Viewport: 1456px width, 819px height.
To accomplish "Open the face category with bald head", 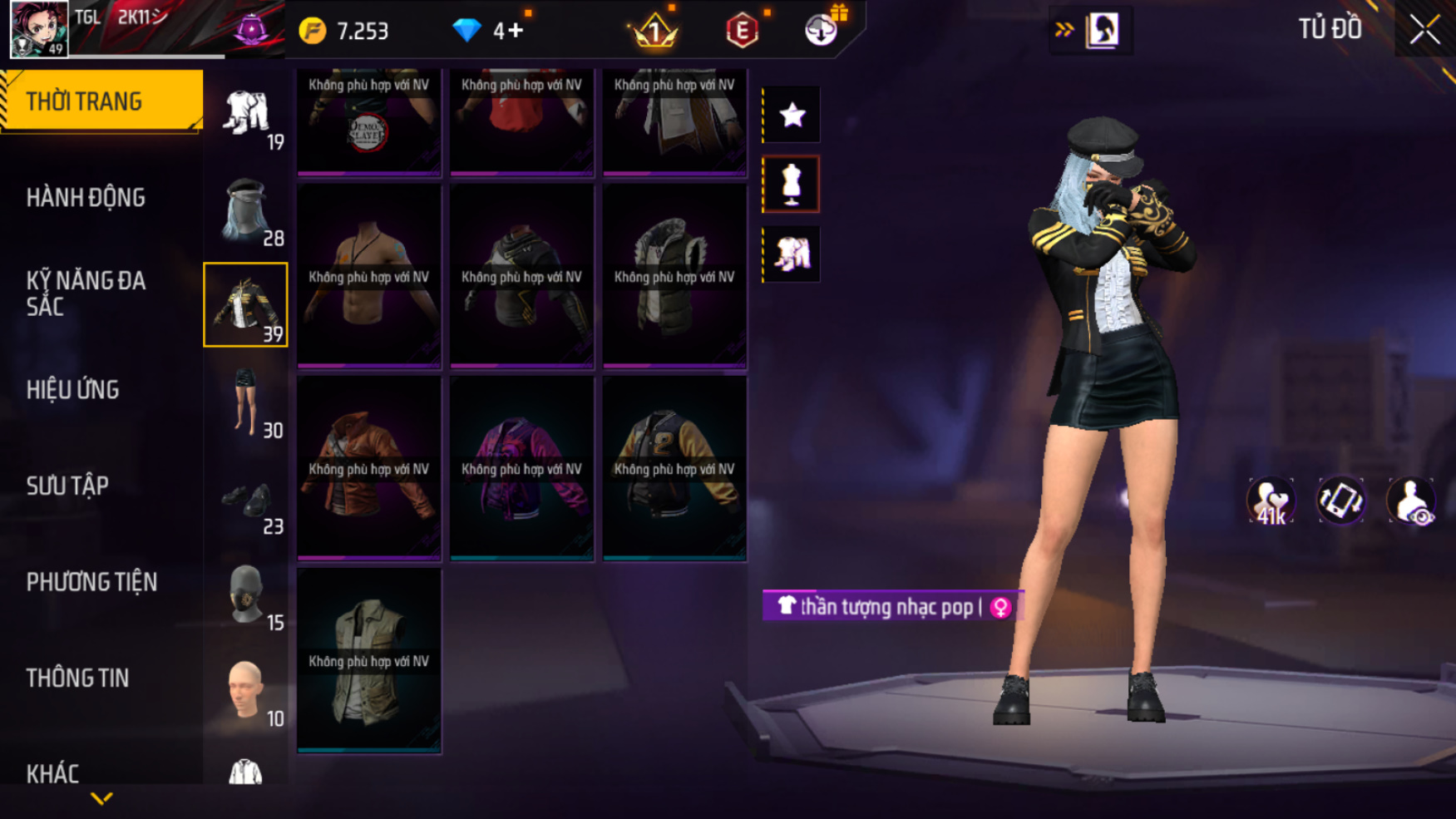I will 246,692.
